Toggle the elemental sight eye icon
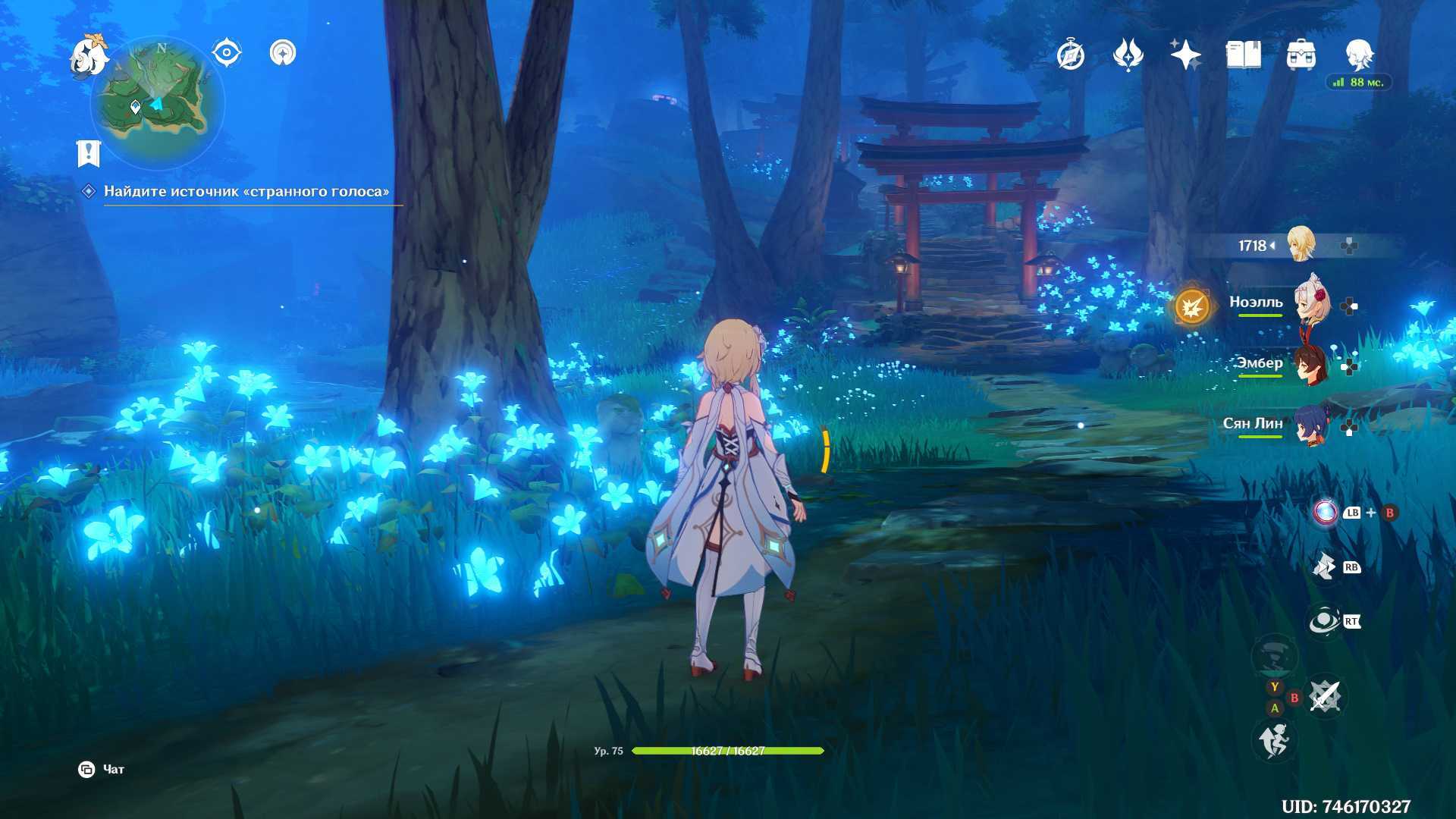The height and width of the screenshot is (819, 1456). (226, 53)
